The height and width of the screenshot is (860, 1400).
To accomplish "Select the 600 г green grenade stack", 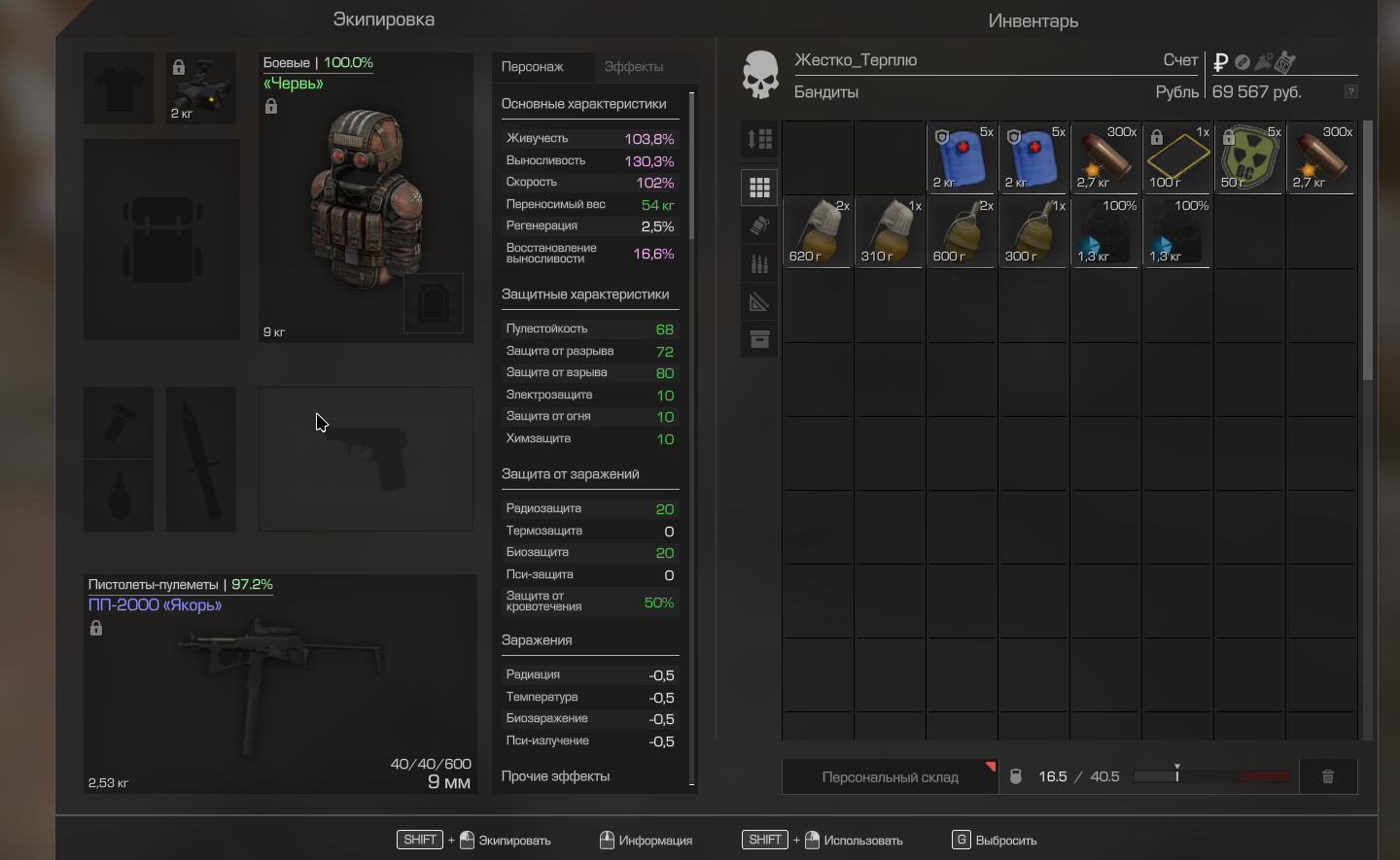I will pyautogui.click(x=962, y=231).
